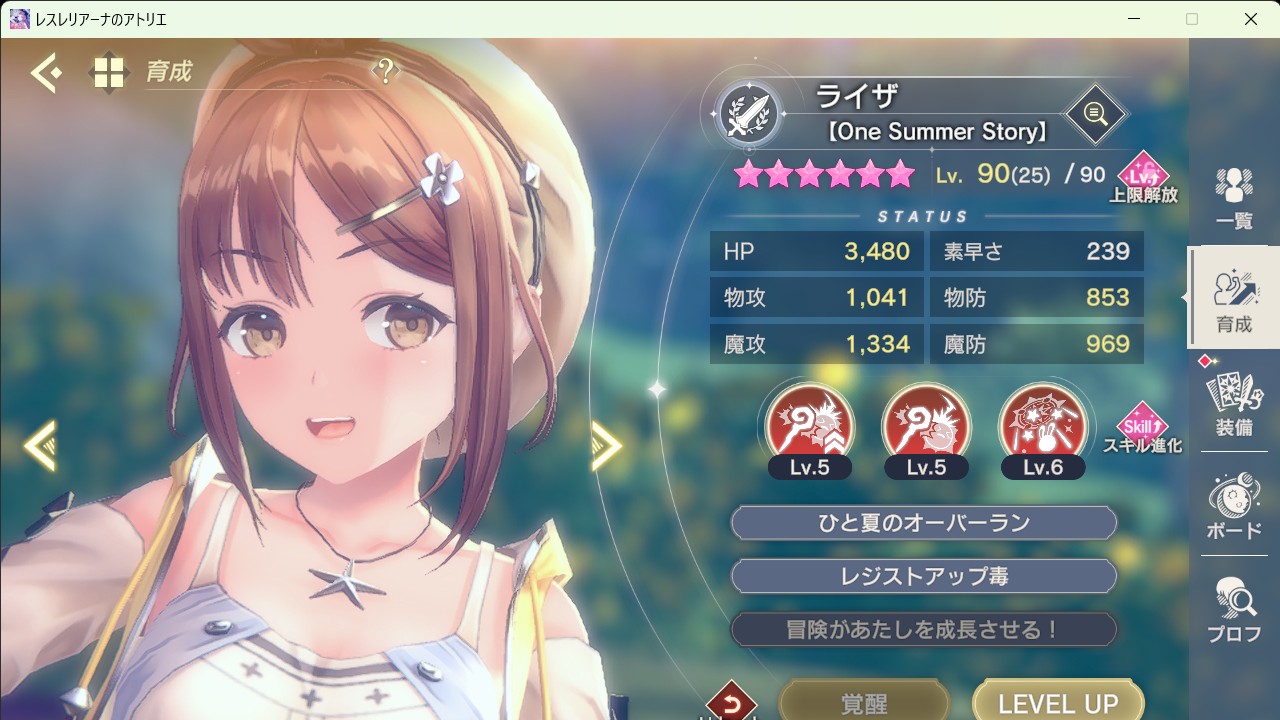View the 冒険があたしを成長させる！ ability

point(923,630)
